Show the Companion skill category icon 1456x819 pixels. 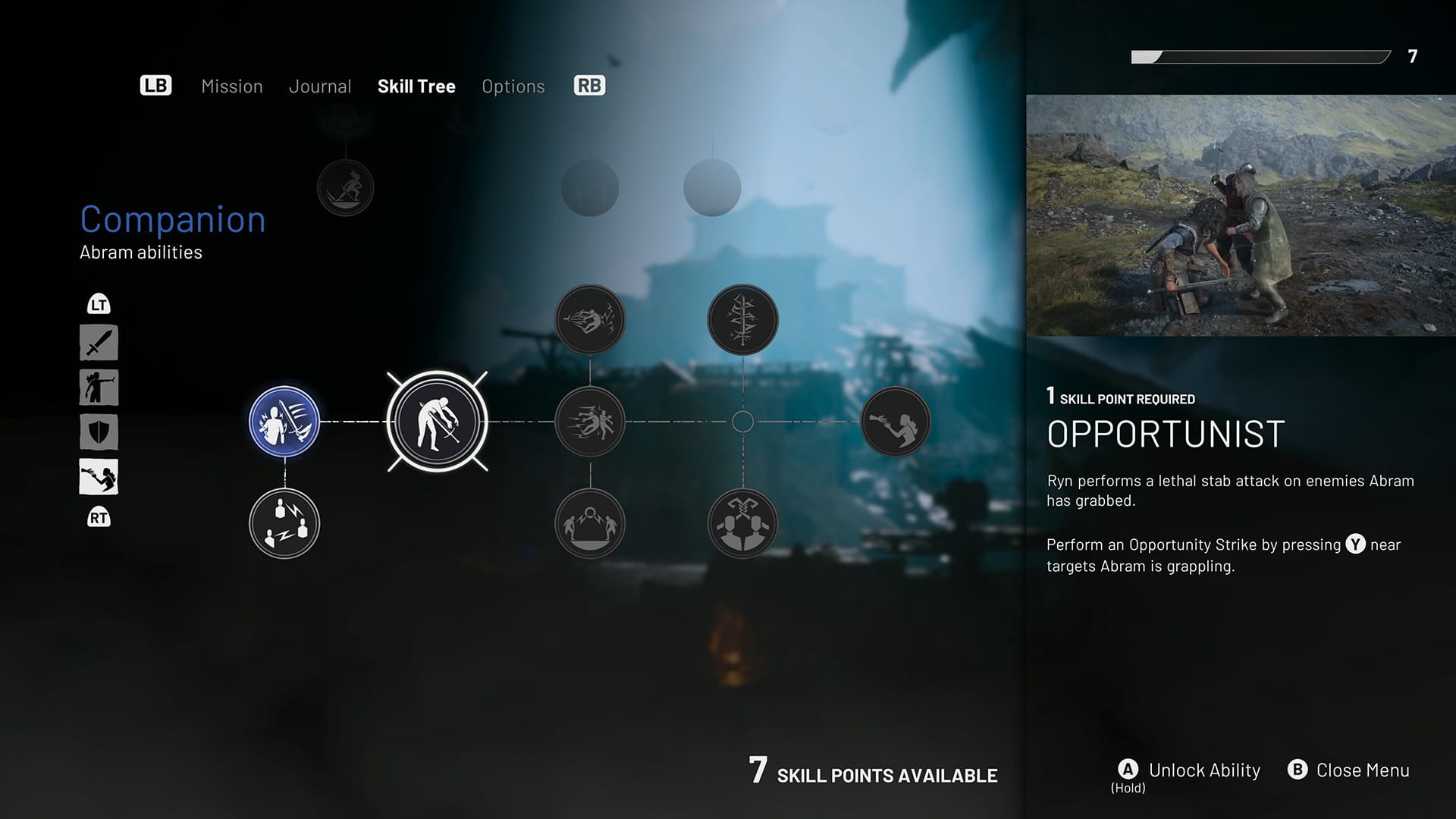tap(99, 477)
